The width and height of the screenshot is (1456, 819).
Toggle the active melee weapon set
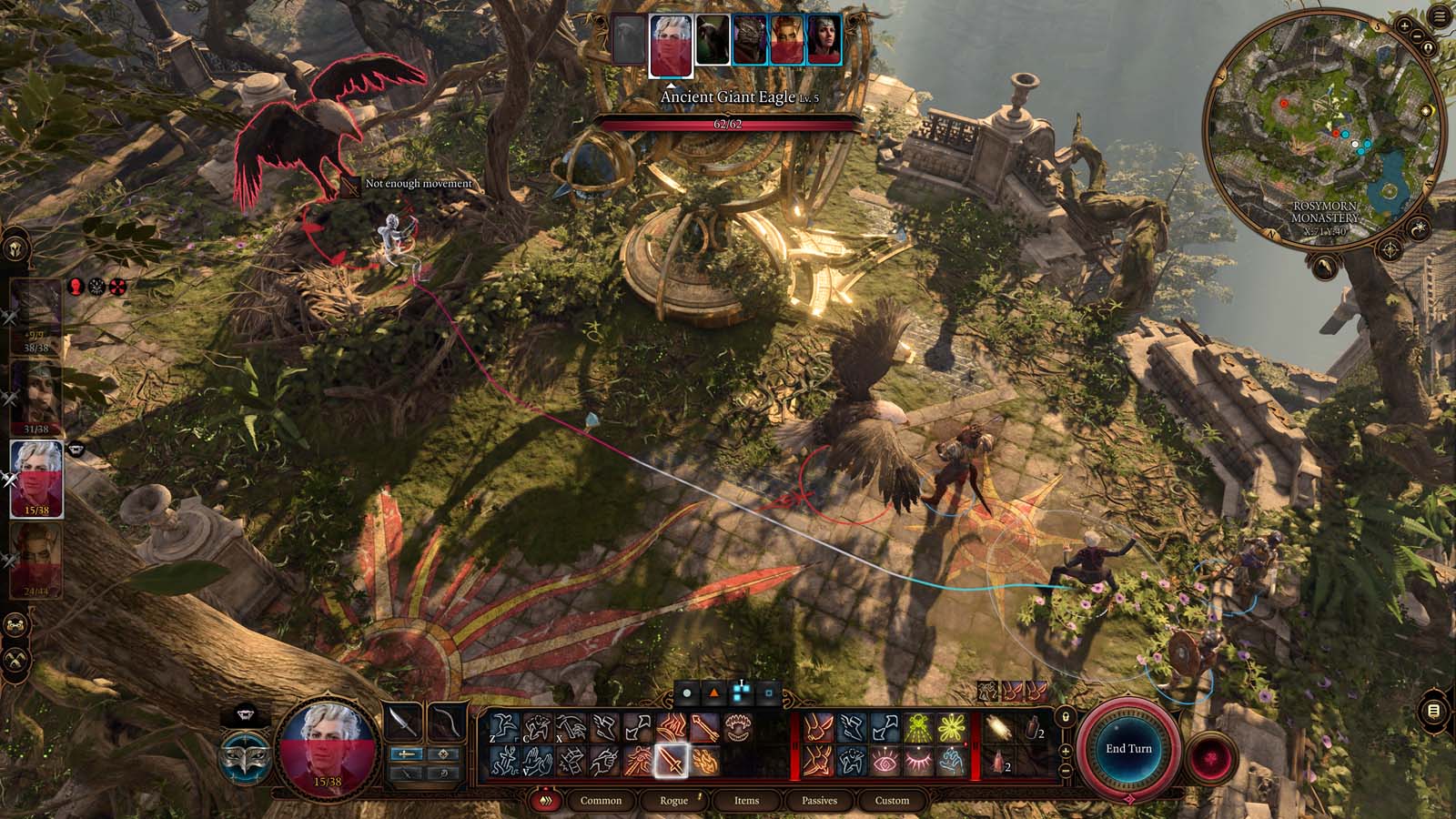pyautogui.click(x=407, y=754)
